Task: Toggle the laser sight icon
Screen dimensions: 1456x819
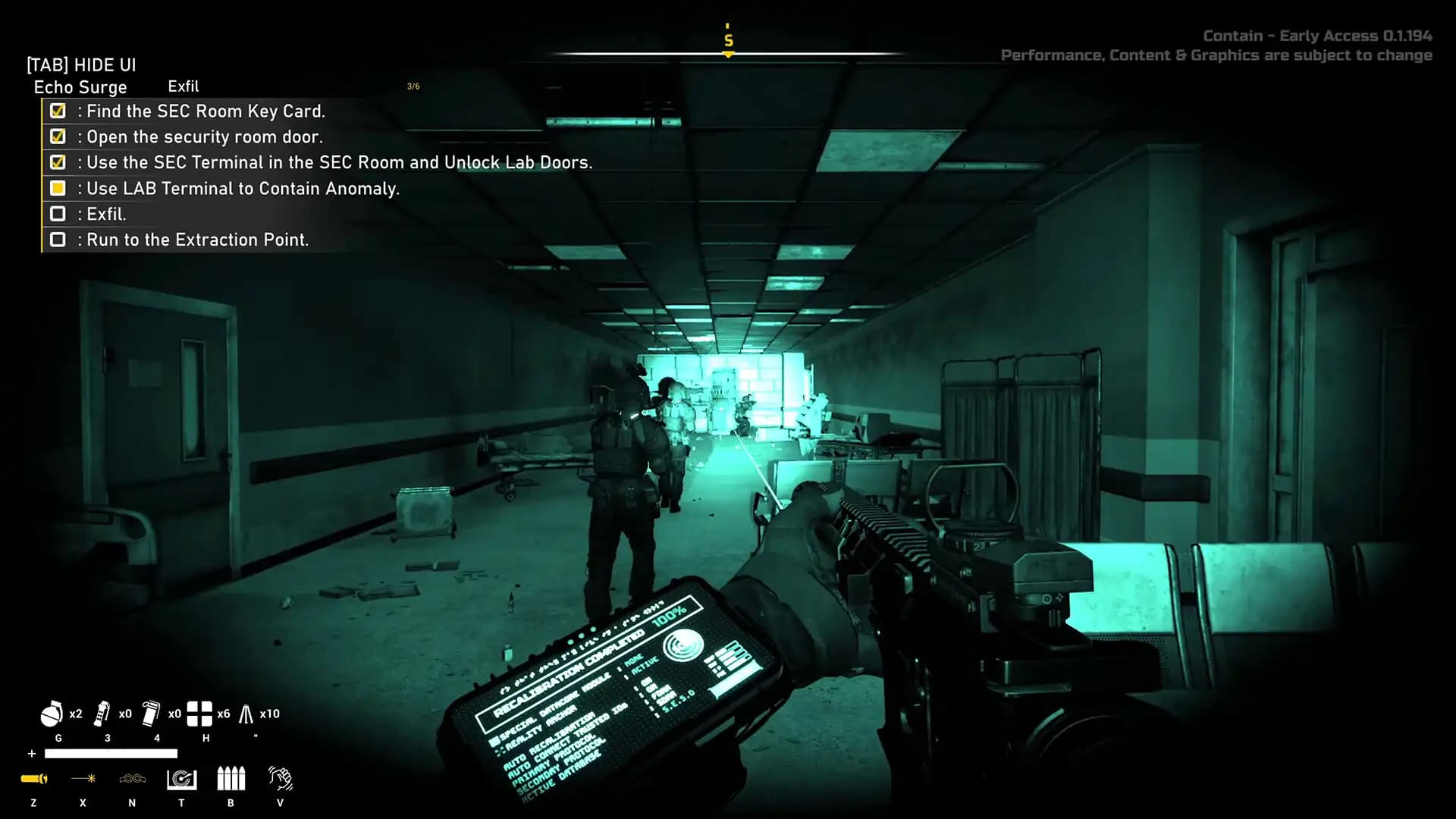Action: [83, 779]
